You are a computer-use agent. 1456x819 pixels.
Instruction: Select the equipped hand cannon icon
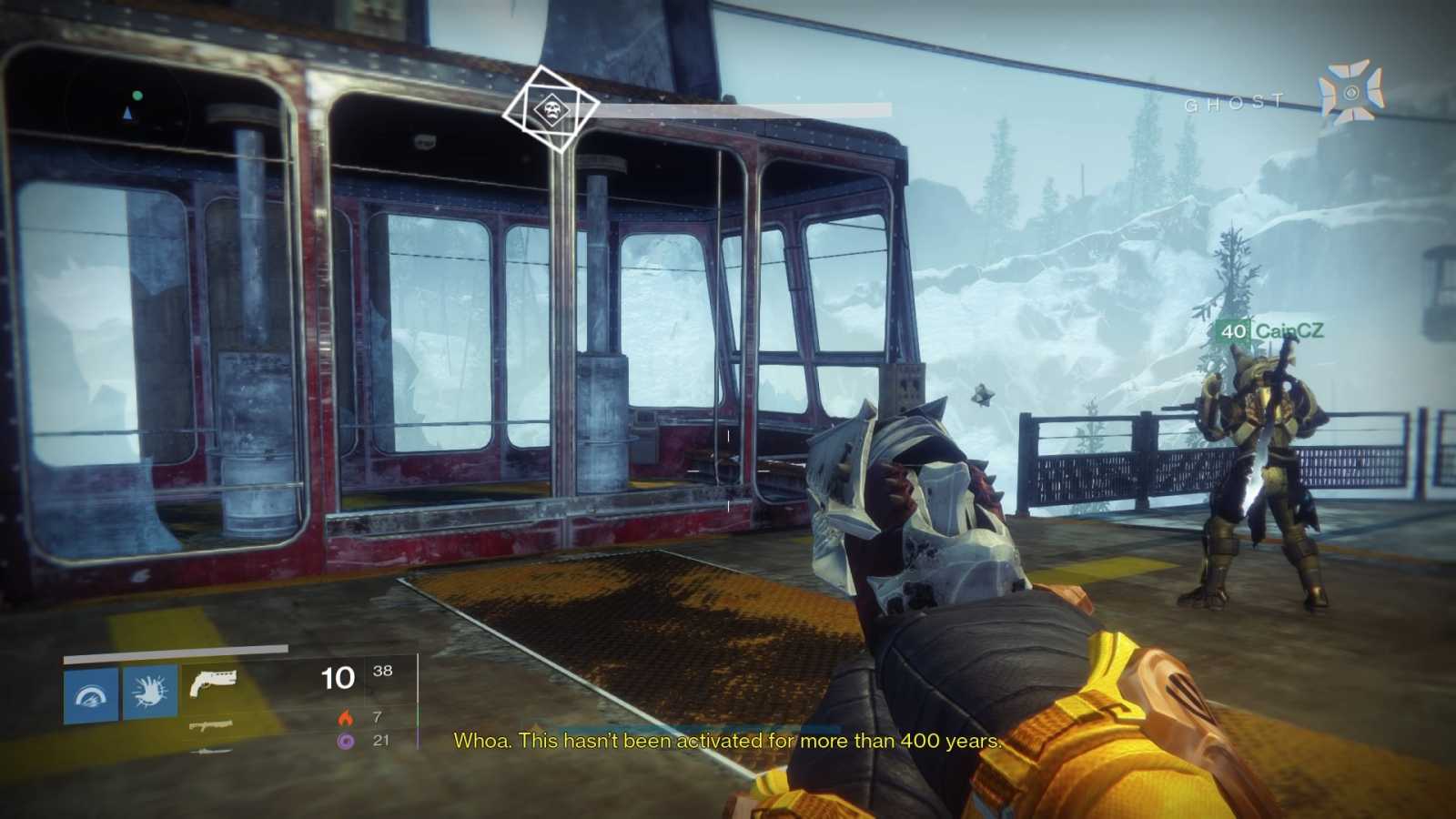point(216,681)
